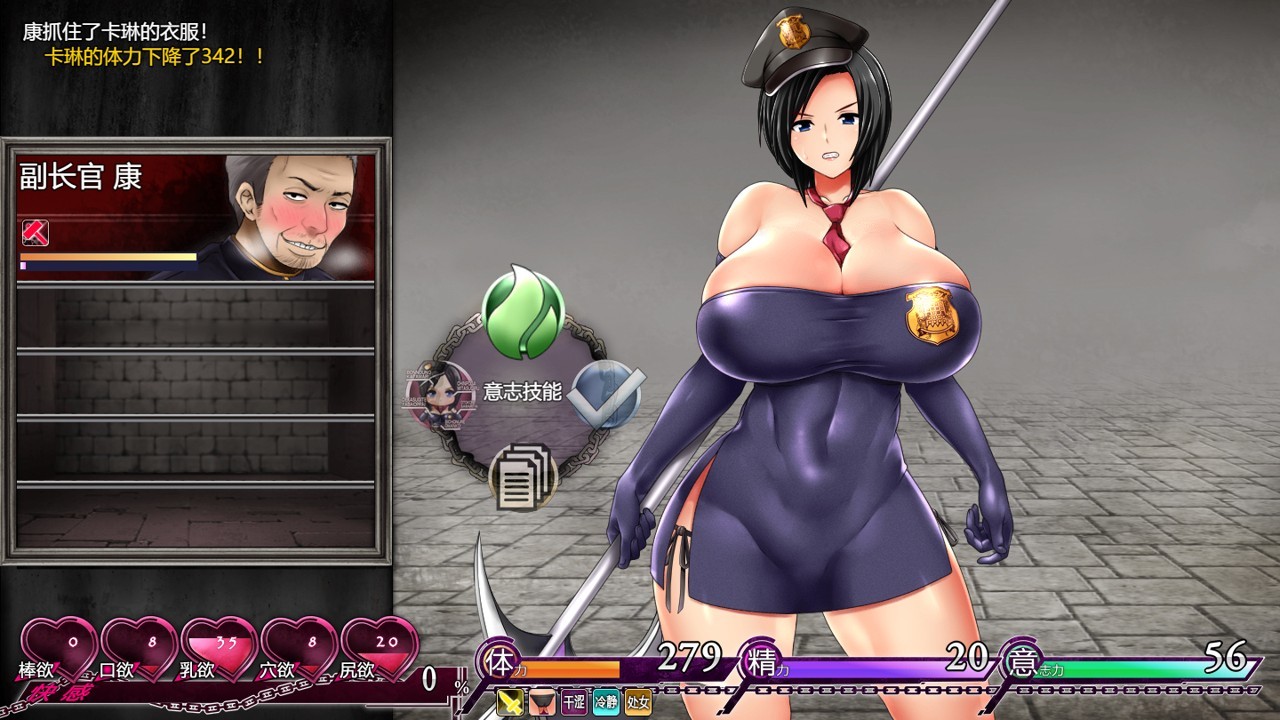Screen dimensions: 1280x720
Task: Inspect the 干涩 status icon
Action: click(x=574, y=703)
